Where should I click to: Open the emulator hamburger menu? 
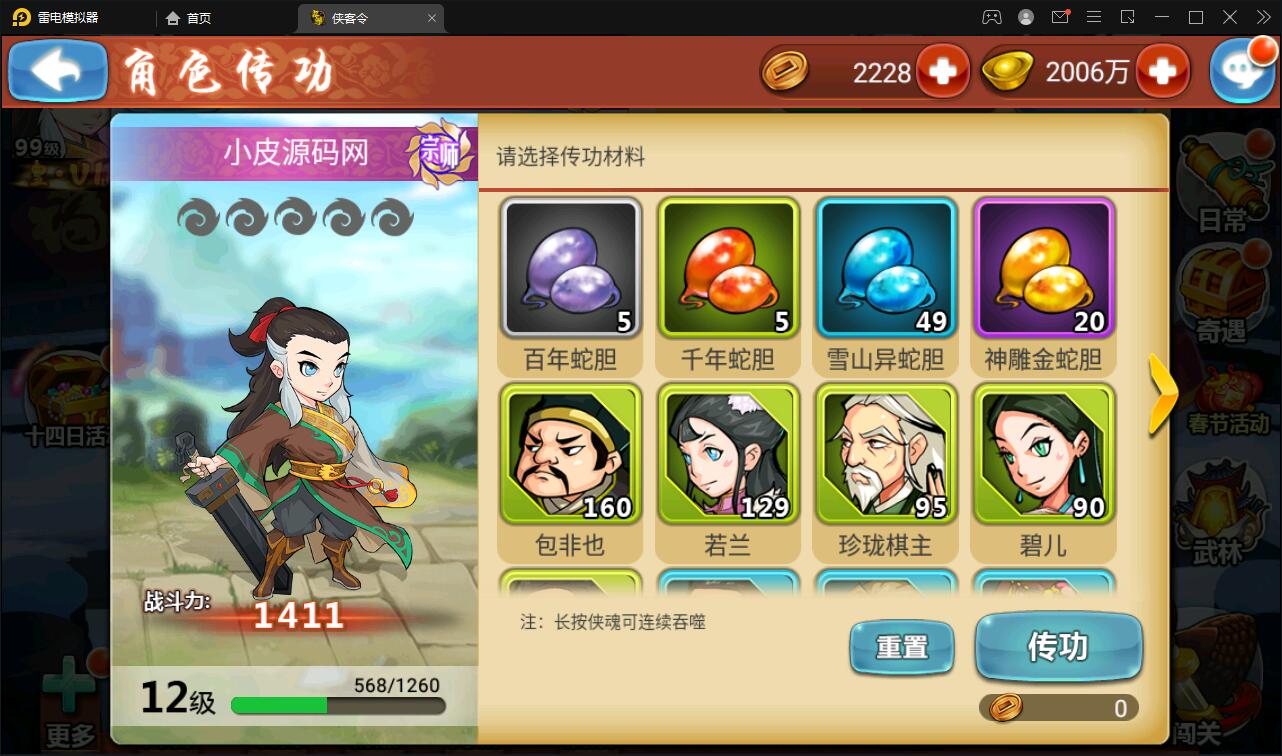tap(1094, 17)
